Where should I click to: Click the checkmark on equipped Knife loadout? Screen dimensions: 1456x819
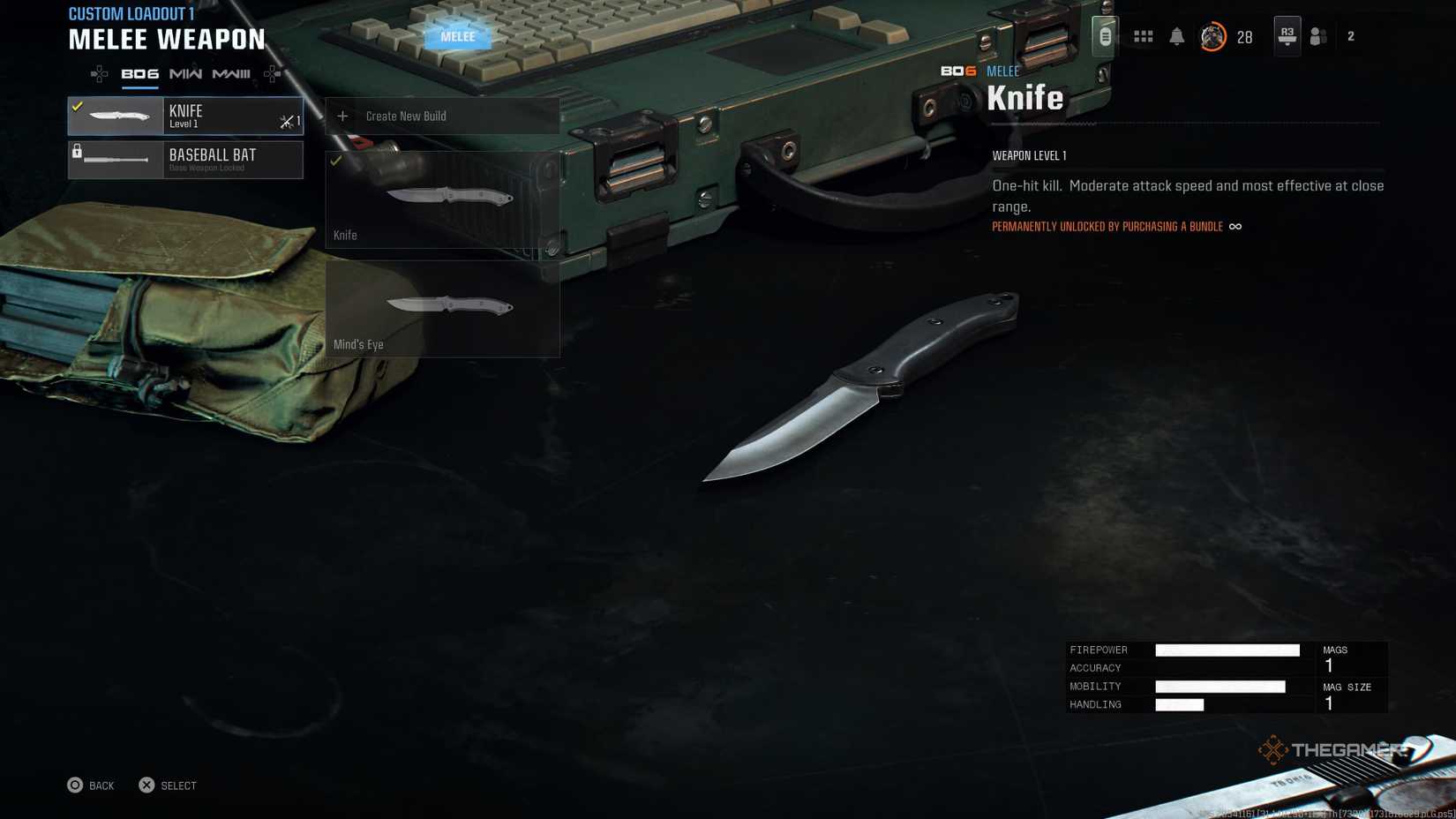[76, 106]
